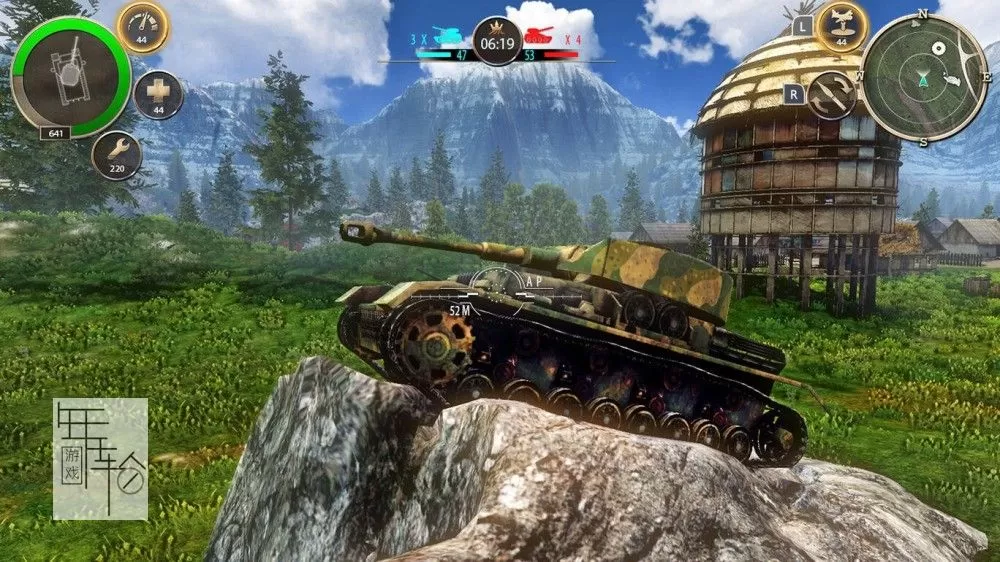Screen dimensions: 1000x562
Task: Switch ammo with the shell swap icon
Action: coord(831,95)
